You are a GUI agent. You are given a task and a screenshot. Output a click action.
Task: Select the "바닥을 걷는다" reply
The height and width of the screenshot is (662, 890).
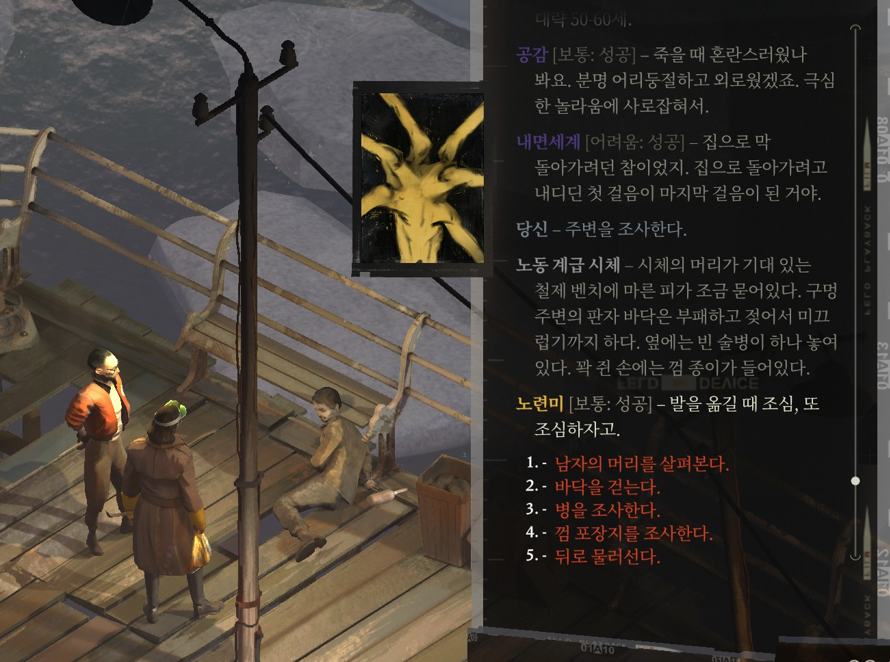[607, 487]
